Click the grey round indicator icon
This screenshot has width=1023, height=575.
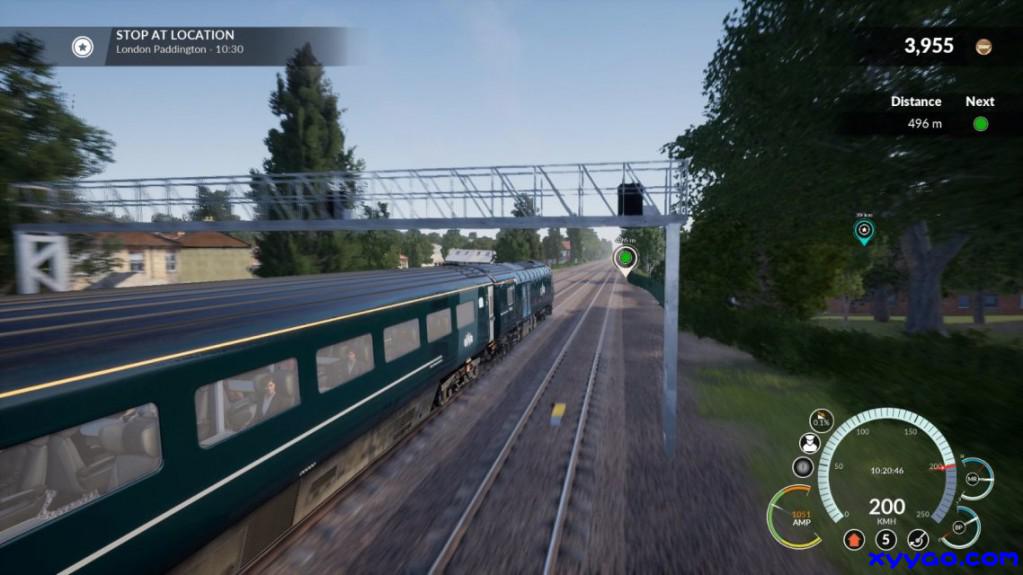tap(803, 467)
